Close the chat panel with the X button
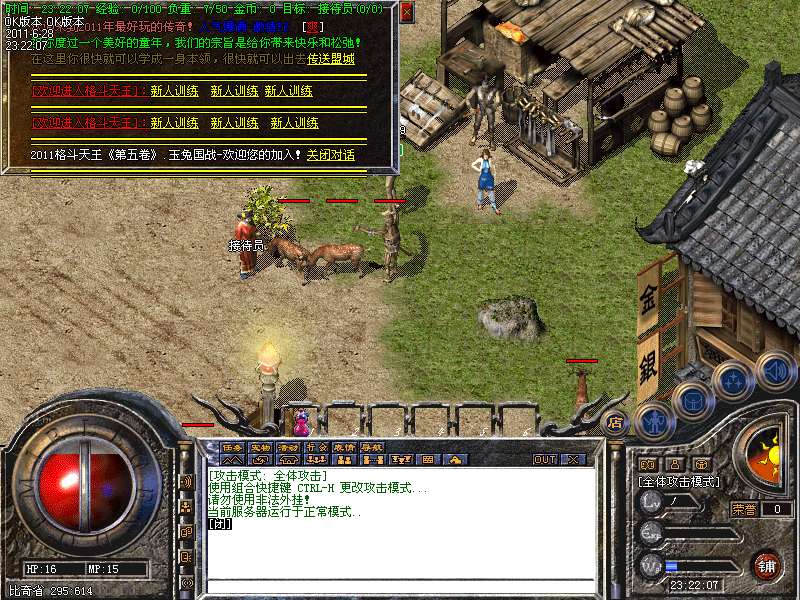The width and height of the screenshot is (800, 600). 574,459
